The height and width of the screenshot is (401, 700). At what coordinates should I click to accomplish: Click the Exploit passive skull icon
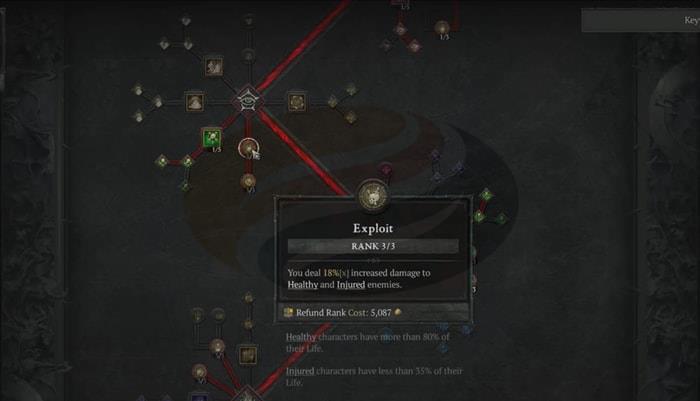(372, 194)
